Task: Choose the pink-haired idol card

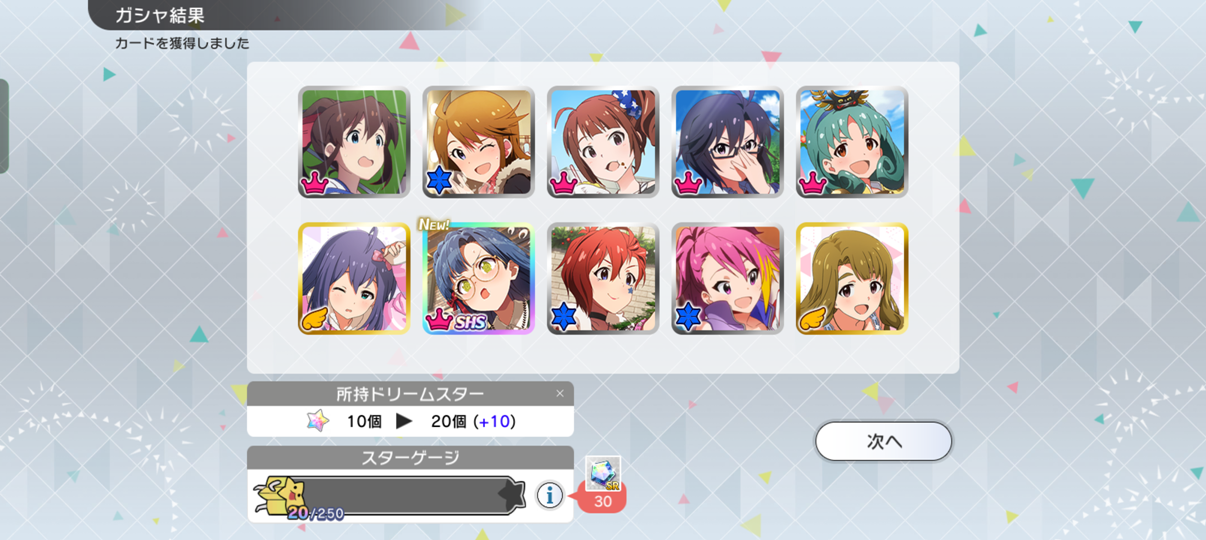Action: click(x=727, y=279)
